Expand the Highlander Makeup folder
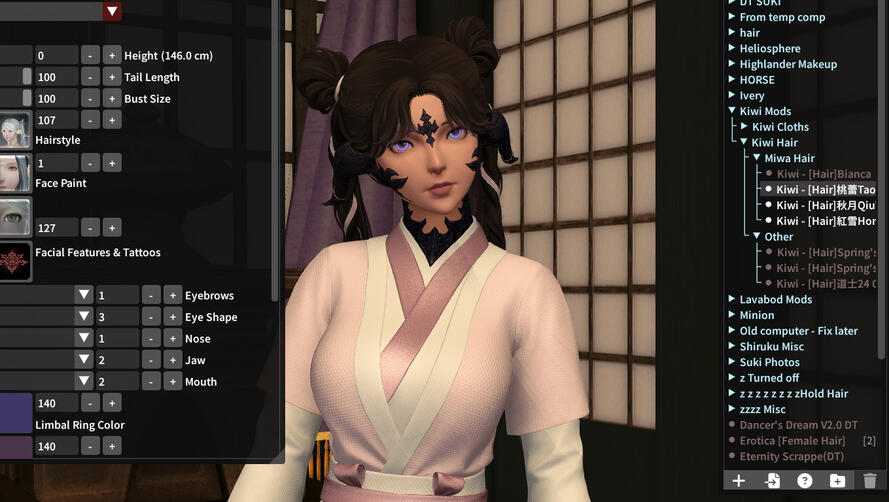Image resolution: width=889 pixels, height=502 pixels. pos(732,64)
